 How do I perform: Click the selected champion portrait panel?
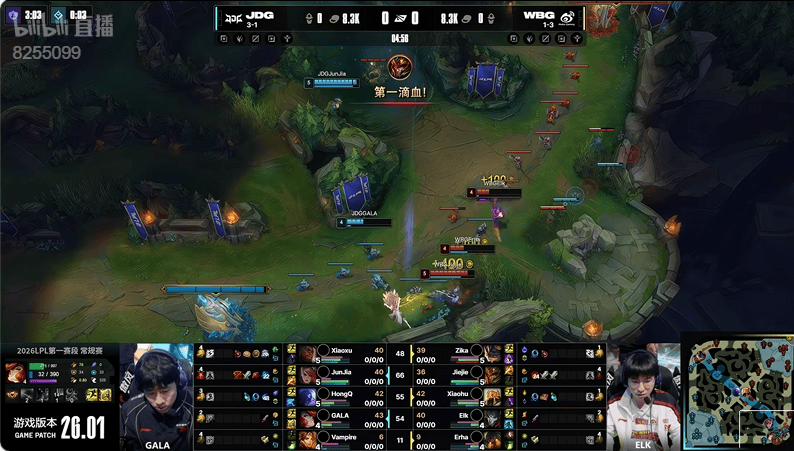coord(16,372)
